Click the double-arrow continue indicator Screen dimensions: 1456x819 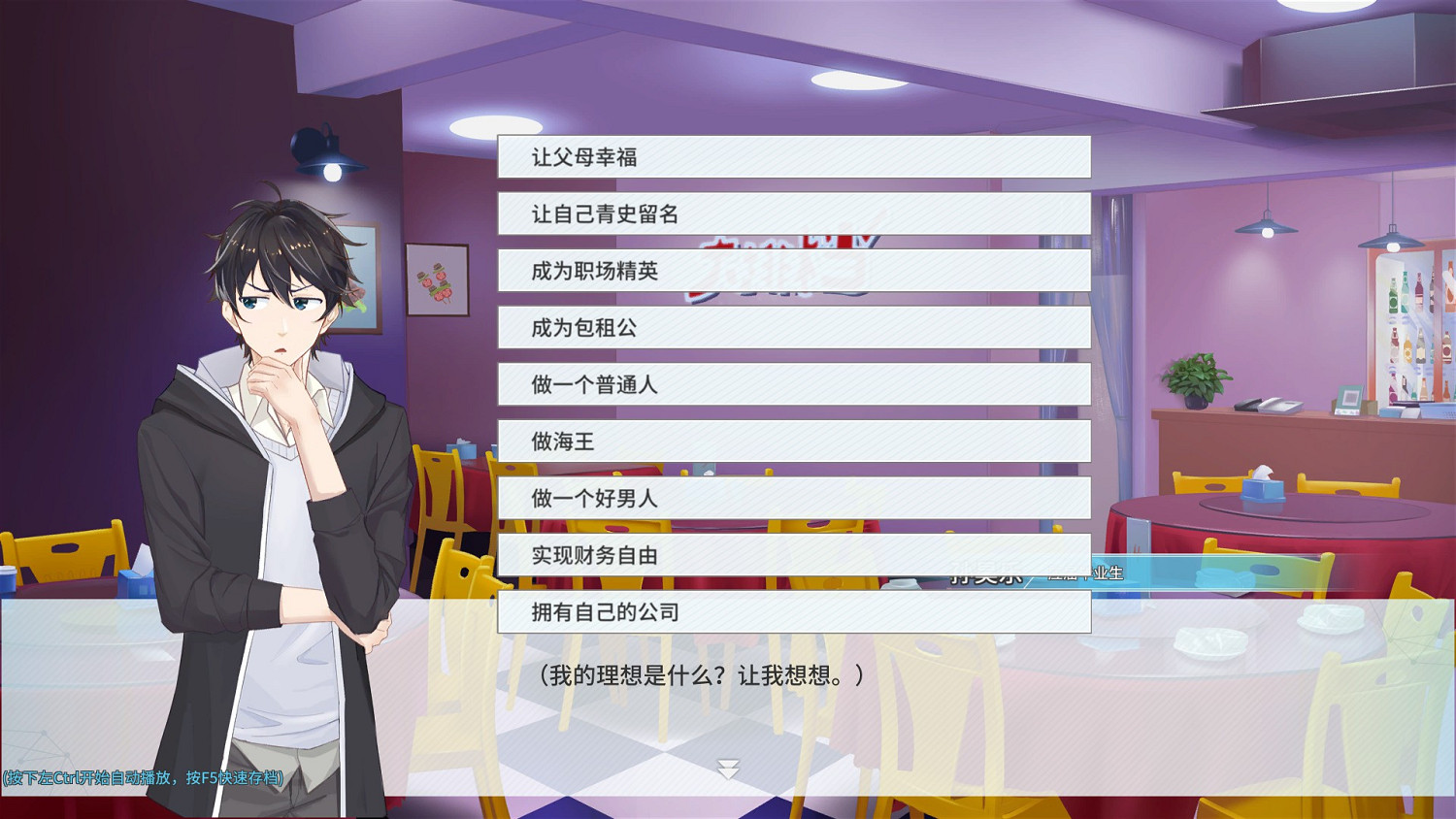point(726,766)
